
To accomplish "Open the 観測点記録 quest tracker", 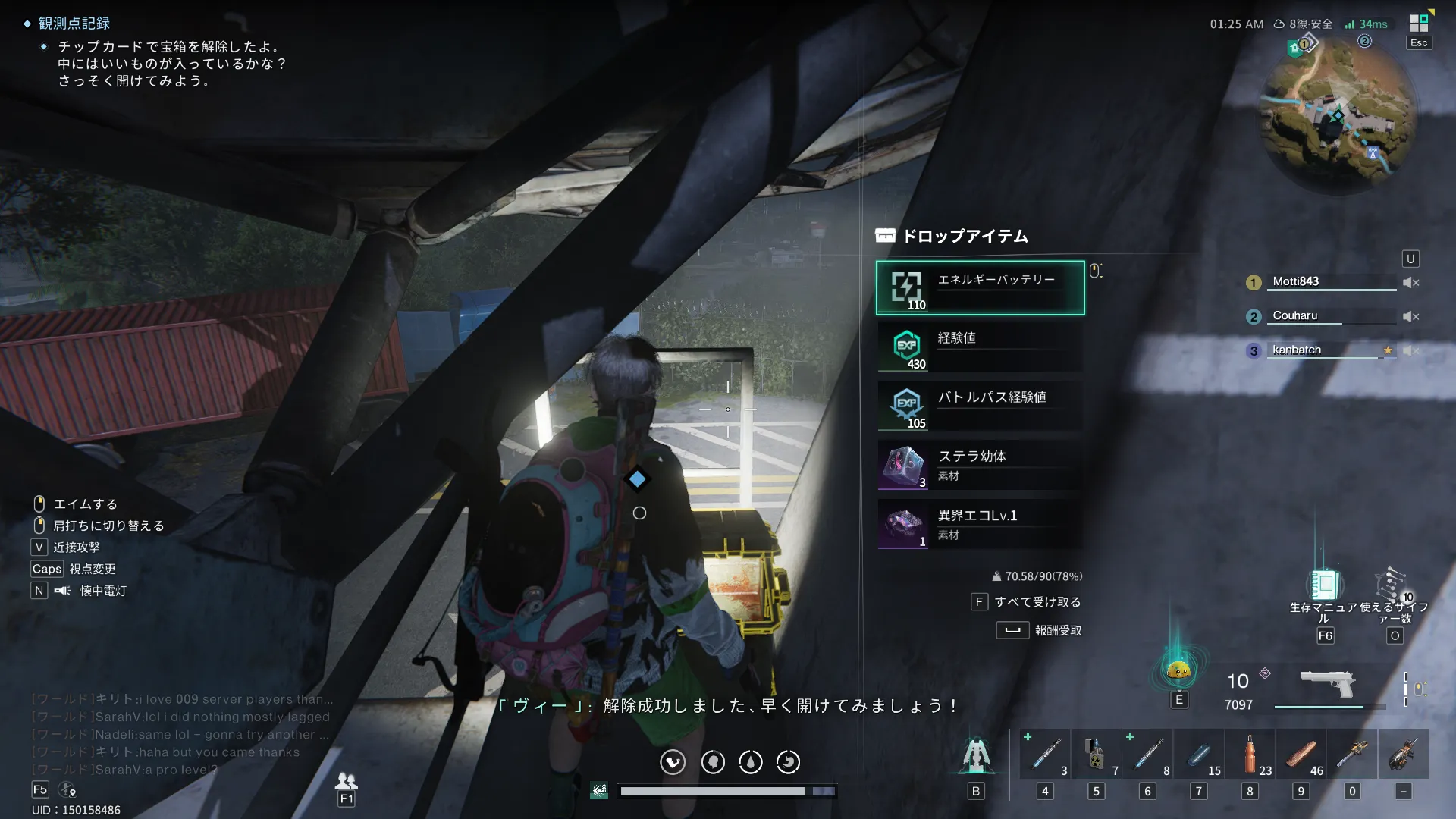I will [x=74, y=24].
